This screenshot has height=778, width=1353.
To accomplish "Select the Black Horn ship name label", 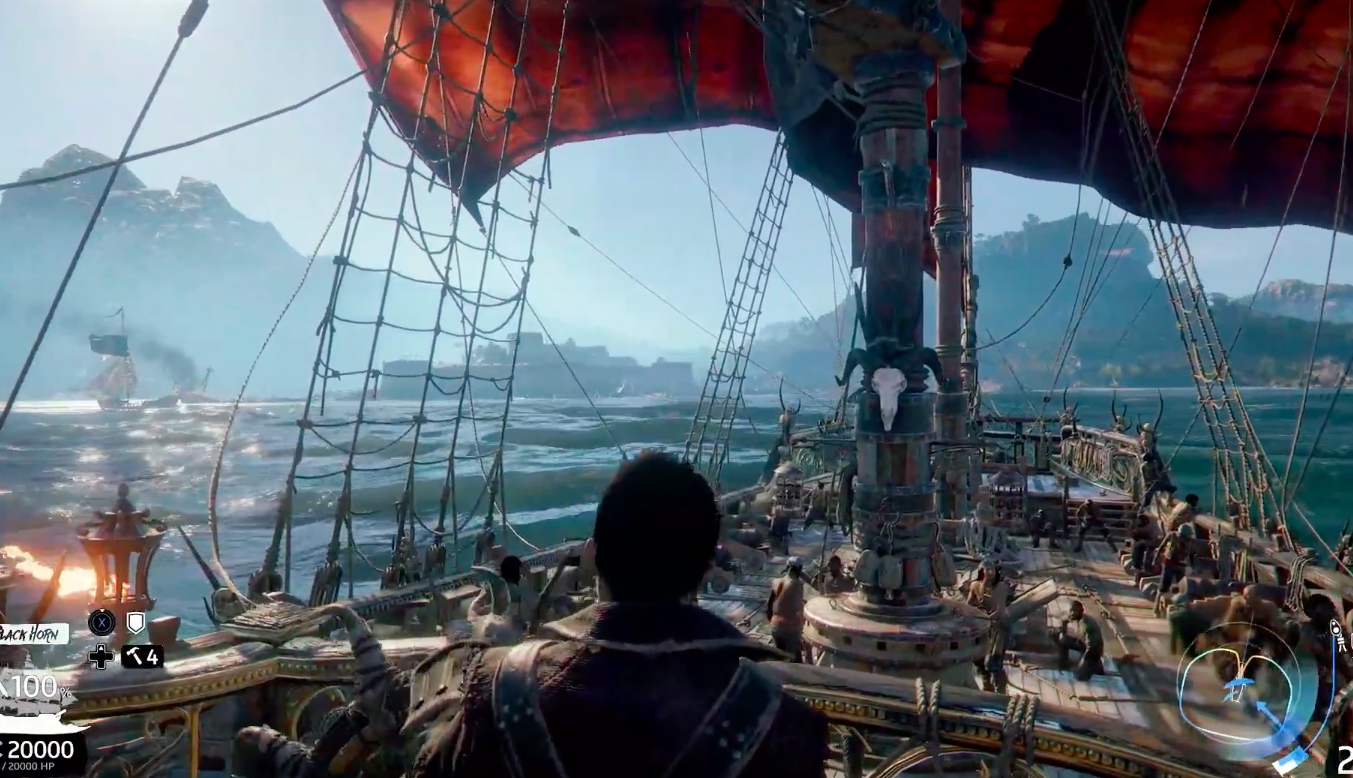I will pyautogui.click(x=32, y=633).
